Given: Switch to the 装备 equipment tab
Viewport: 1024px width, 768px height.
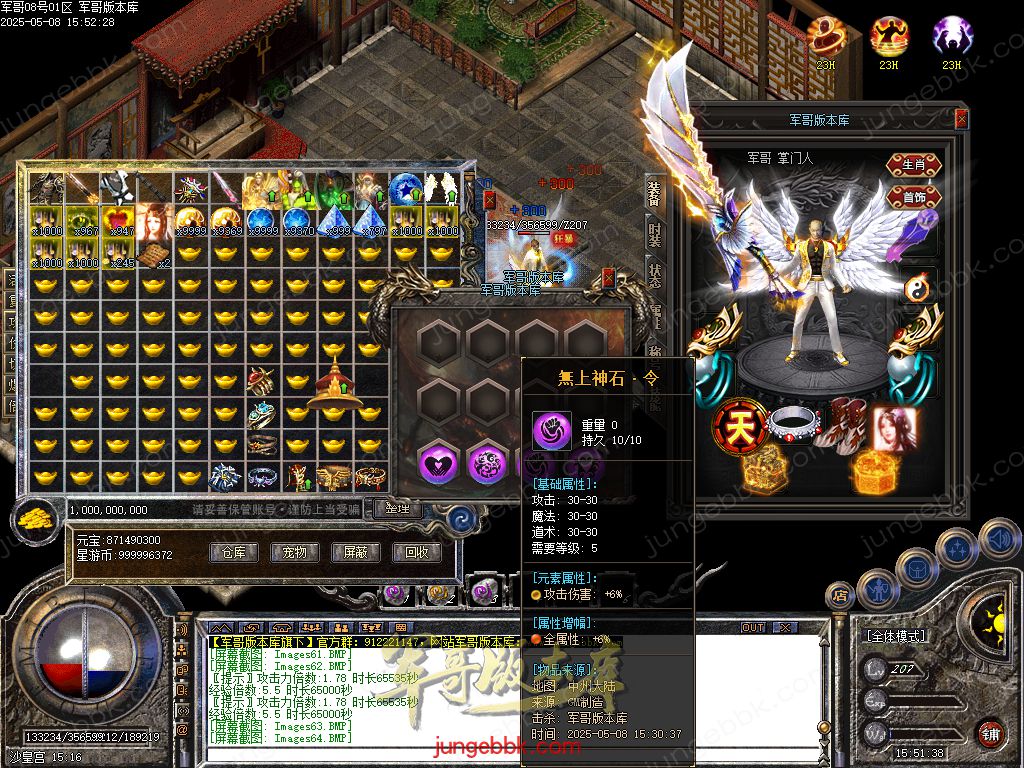Looking at the screenshot, I should [654, 196].
